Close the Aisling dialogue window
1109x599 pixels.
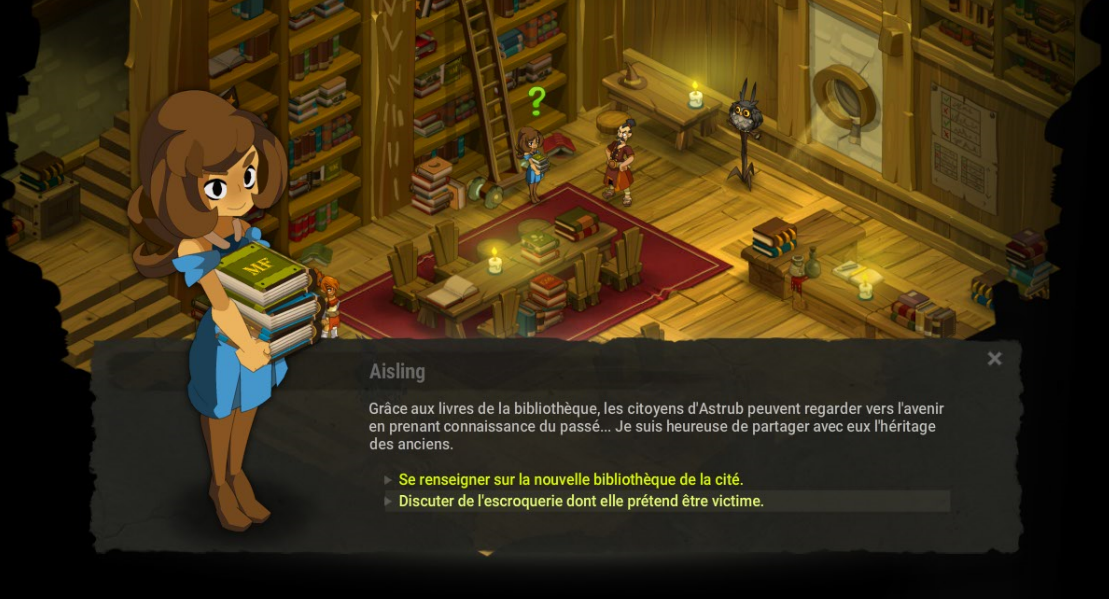tap(994, 358)
